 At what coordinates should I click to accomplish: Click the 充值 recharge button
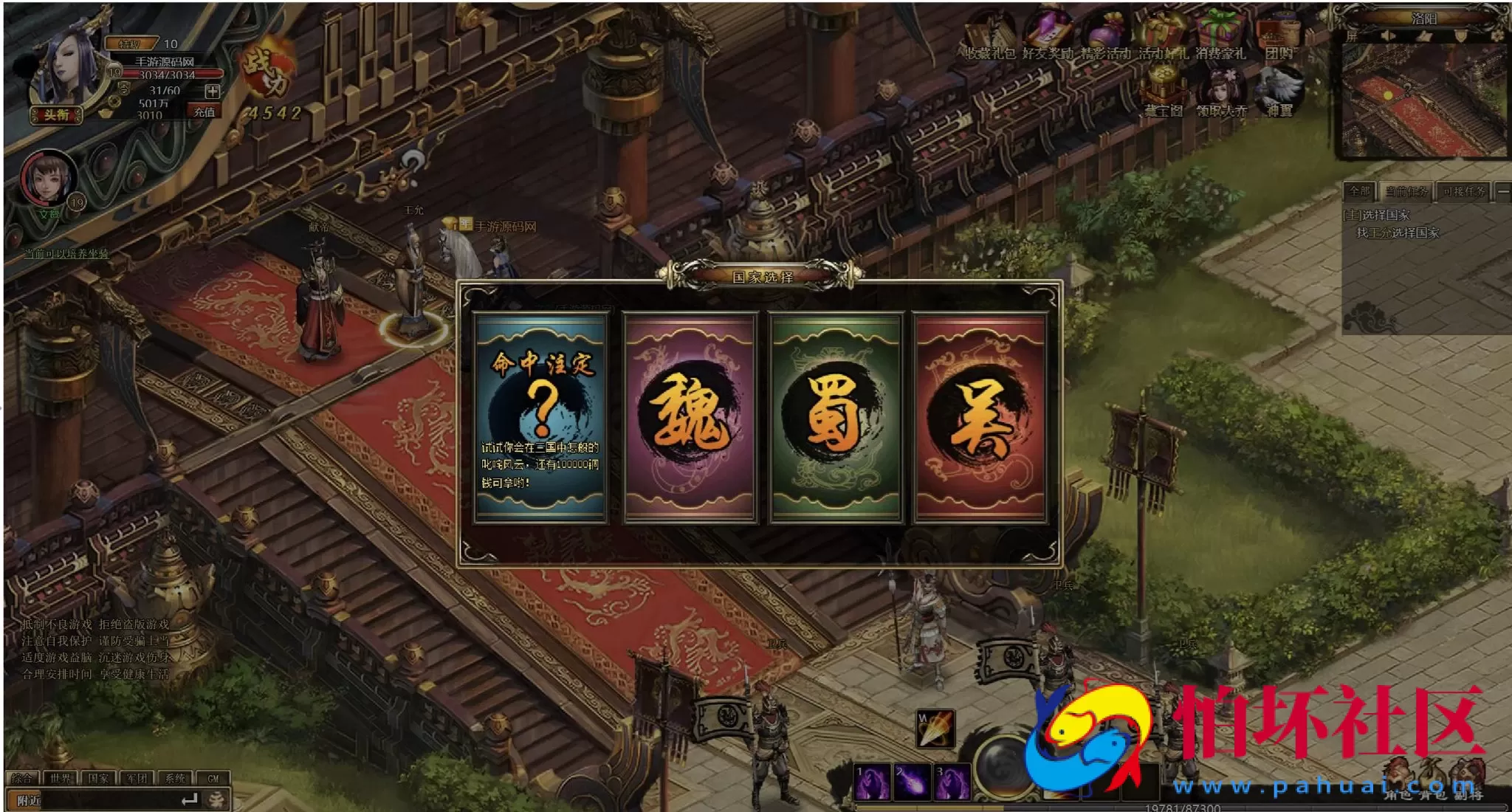205,112
